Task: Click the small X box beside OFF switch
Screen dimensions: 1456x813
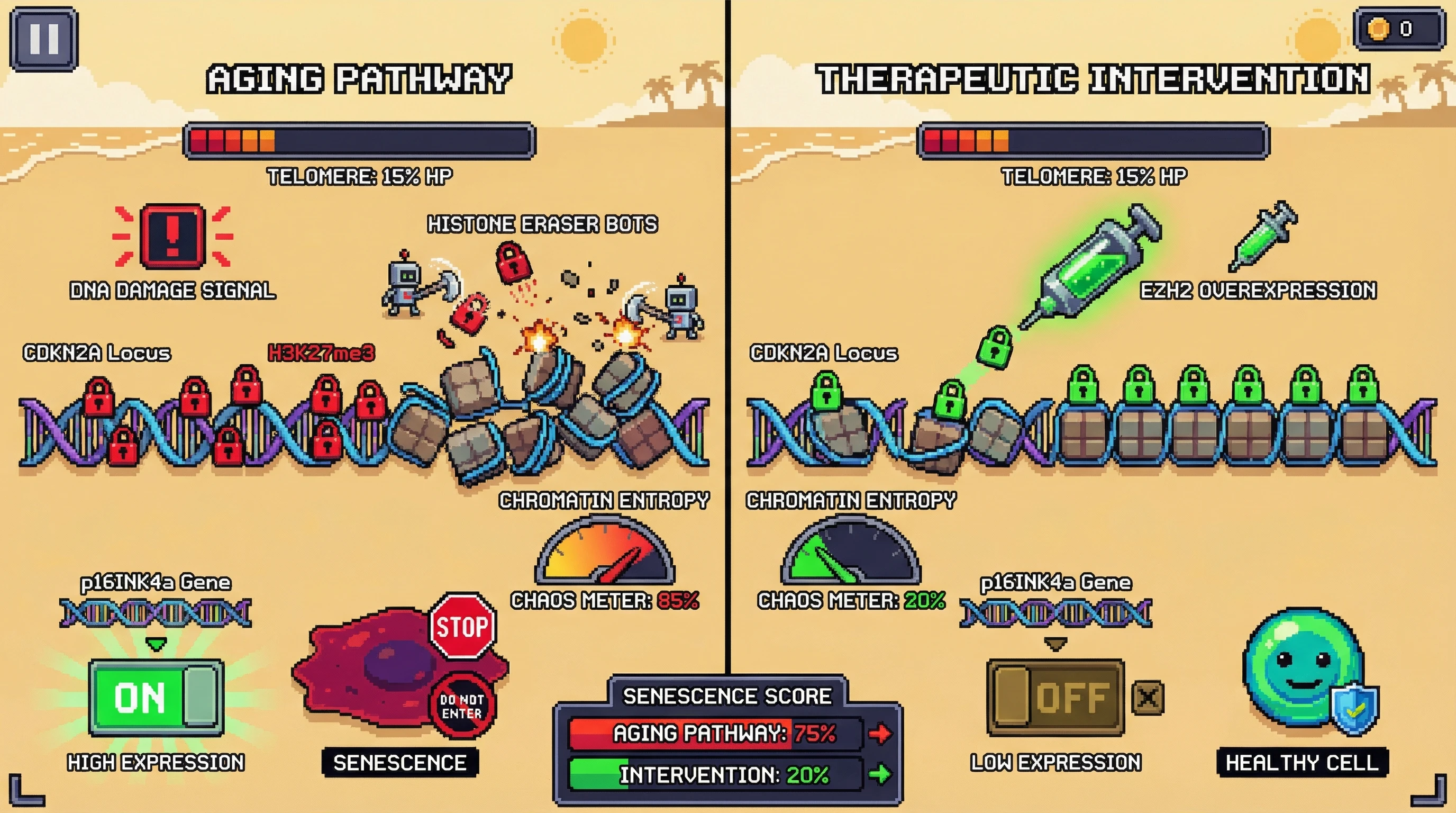Action: click(x=1148, y=698)
